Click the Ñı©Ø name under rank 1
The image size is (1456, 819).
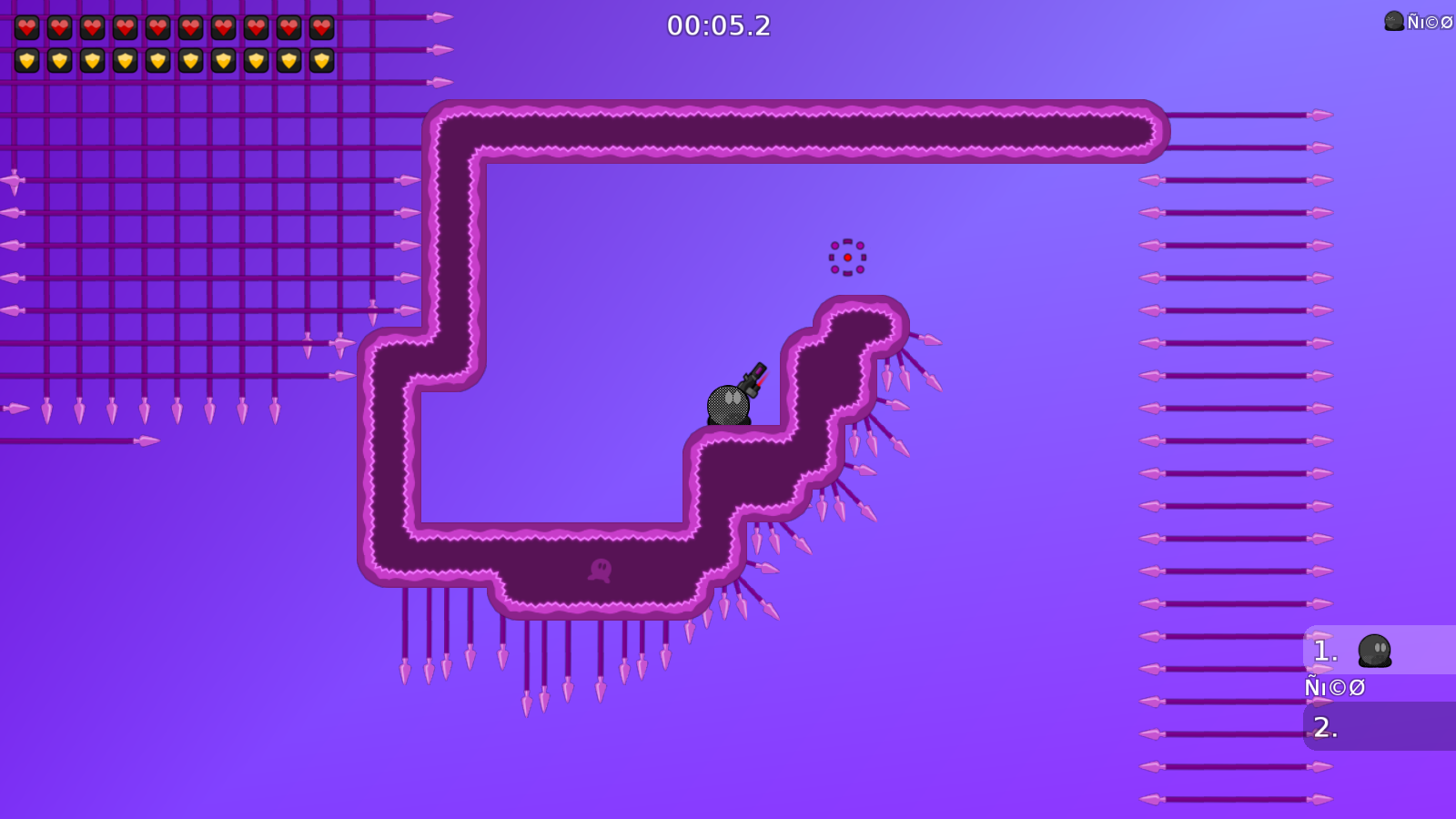(x=1334, y=687)
